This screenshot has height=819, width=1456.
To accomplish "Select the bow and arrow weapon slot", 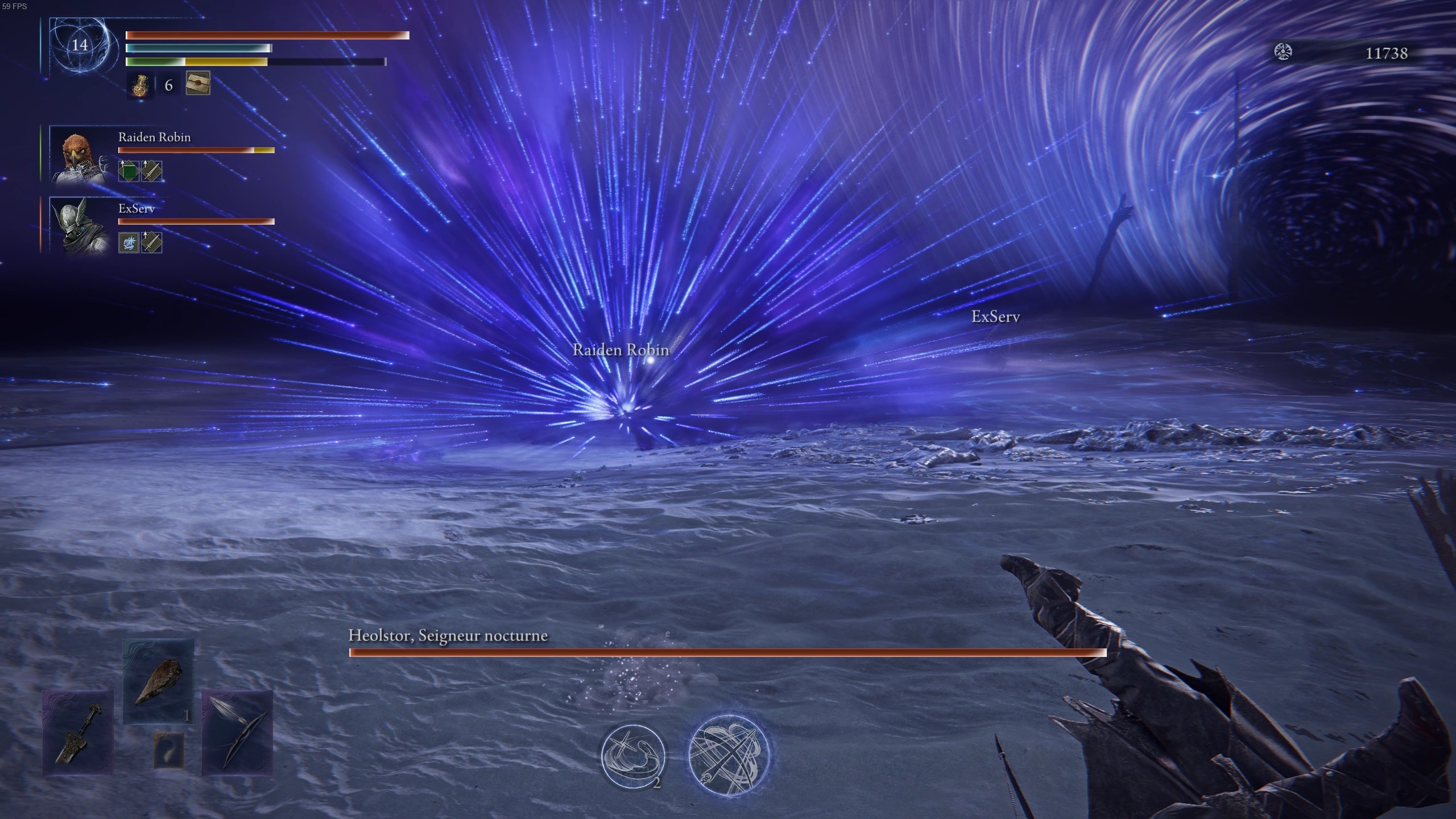I will [x=237, y=733].
